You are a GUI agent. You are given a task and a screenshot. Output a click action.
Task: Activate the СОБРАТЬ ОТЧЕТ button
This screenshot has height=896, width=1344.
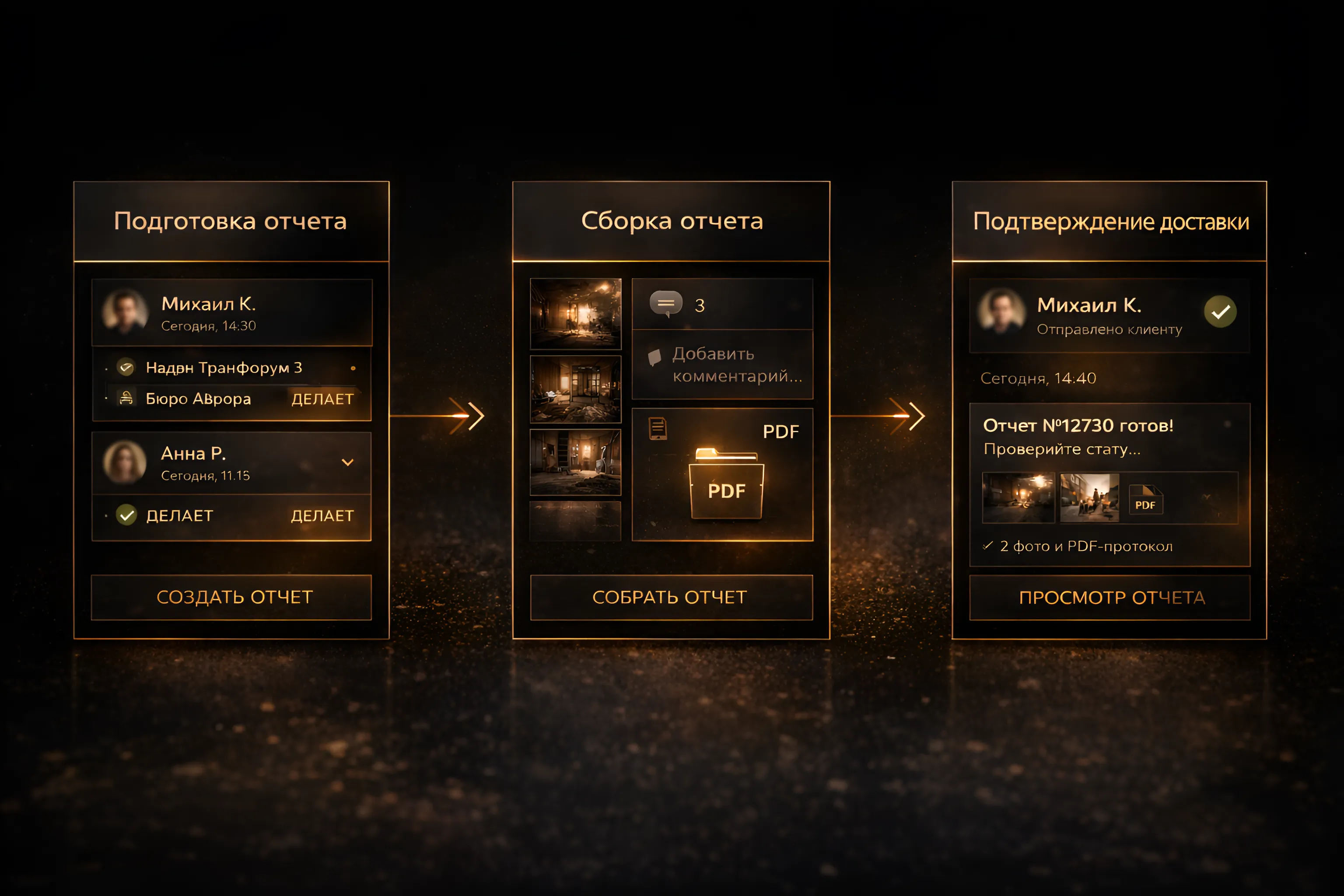click(x=671, y=597)
